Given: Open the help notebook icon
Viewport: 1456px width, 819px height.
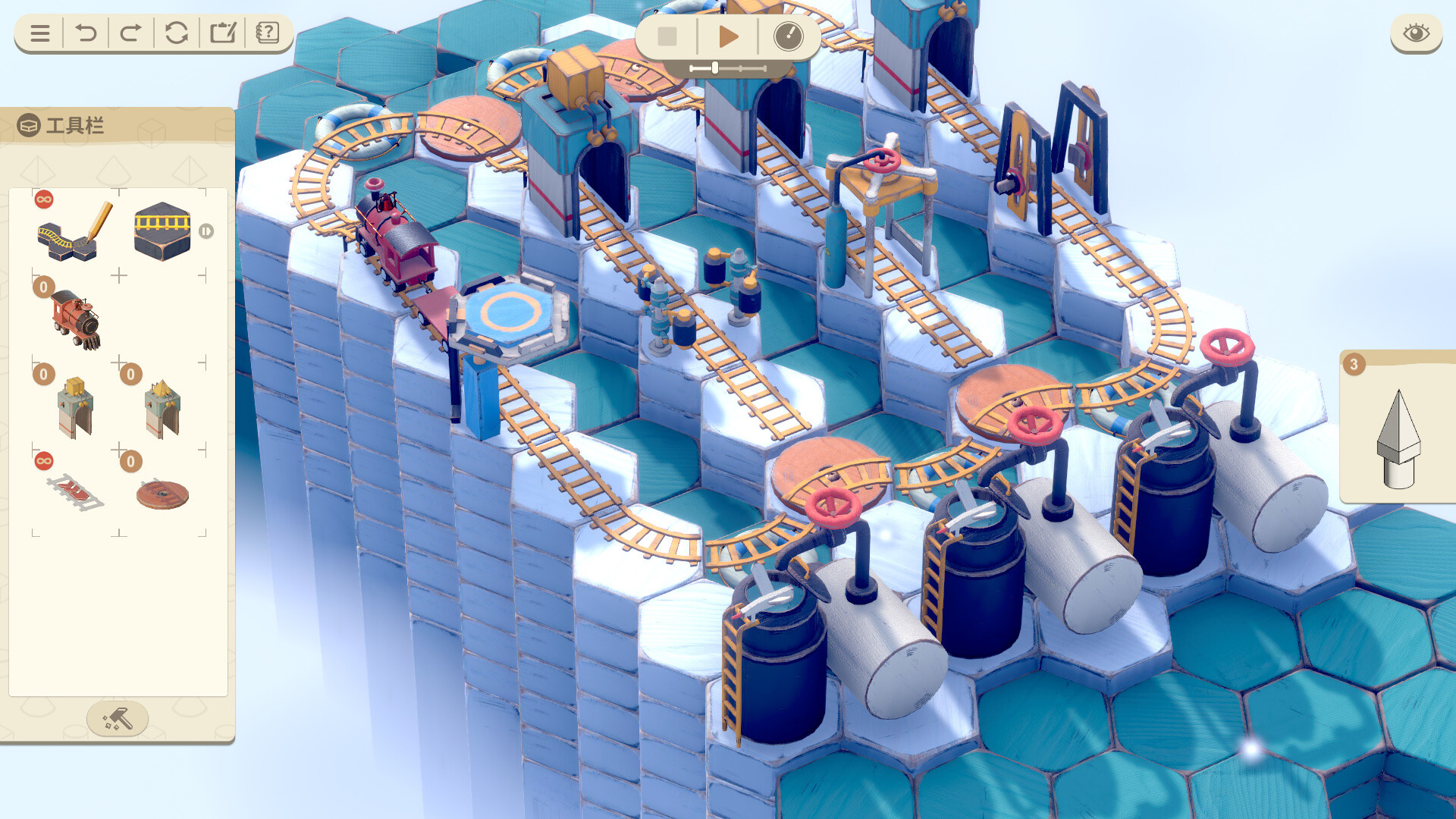Looking at the screenshot, I should 269,33.
